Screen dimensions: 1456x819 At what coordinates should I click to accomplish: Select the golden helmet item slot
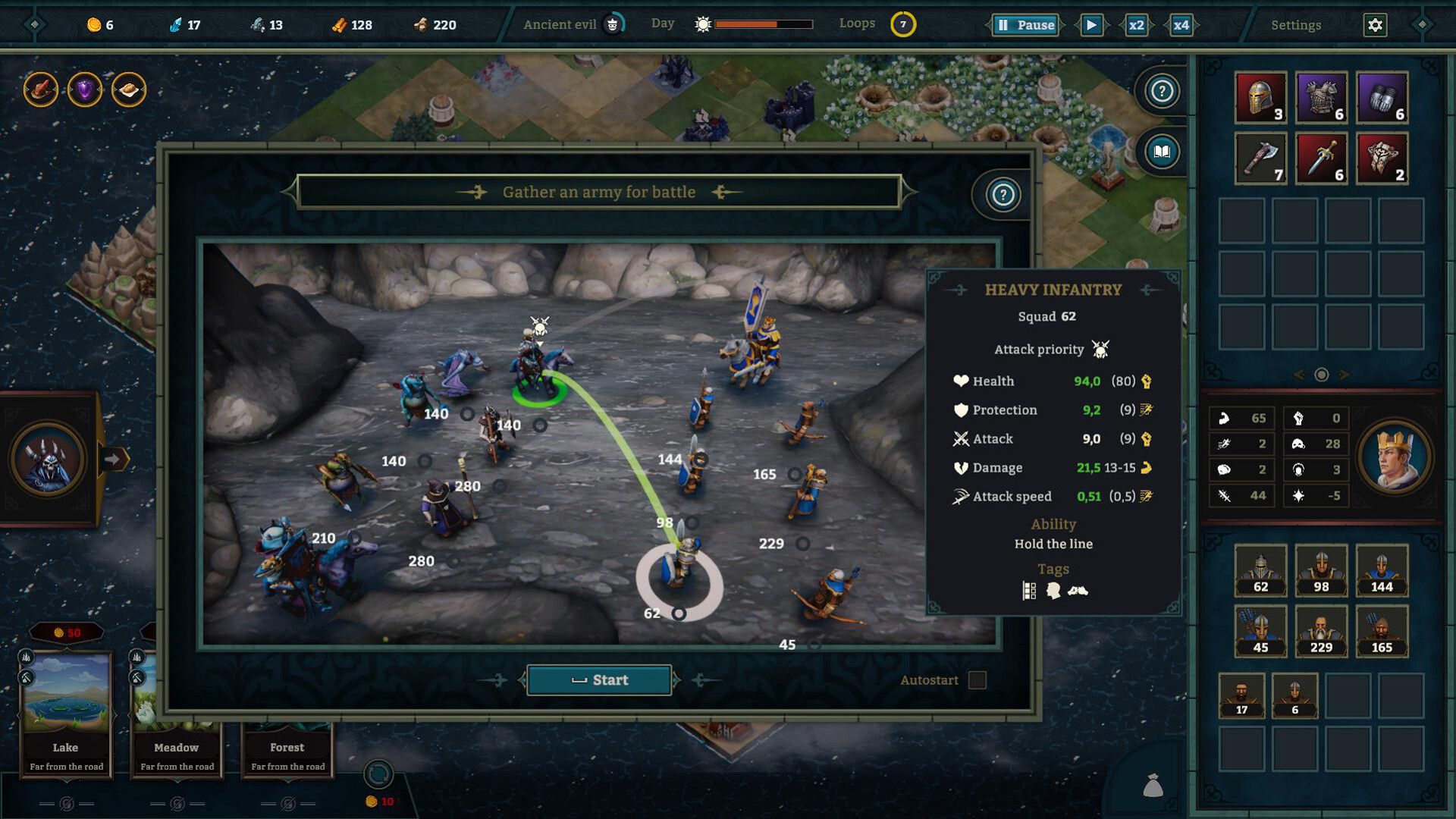click(1260, 97)
